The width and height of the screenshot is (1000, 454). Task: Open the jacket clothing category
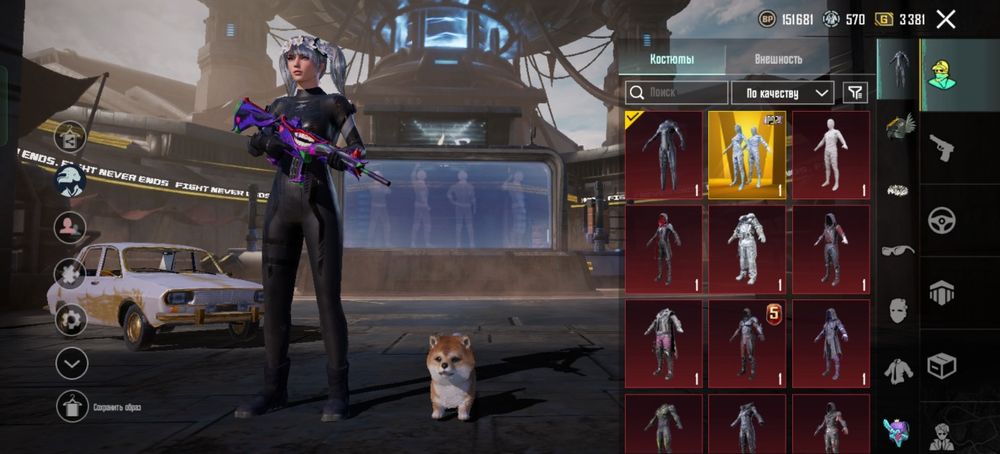[898, 371]
